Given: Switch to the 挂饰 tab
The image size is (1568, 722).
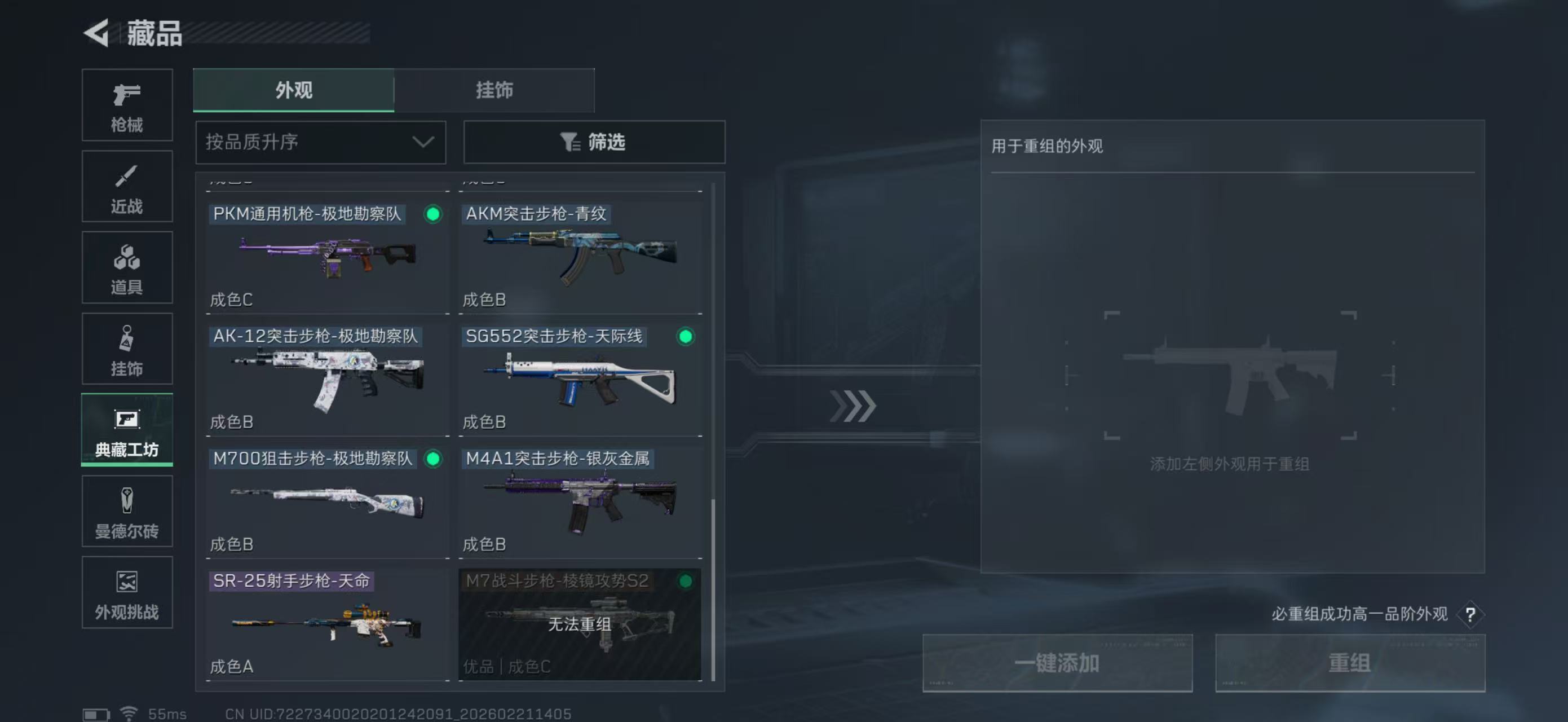Looking at the screenshot, I should (x=494, y=90).
